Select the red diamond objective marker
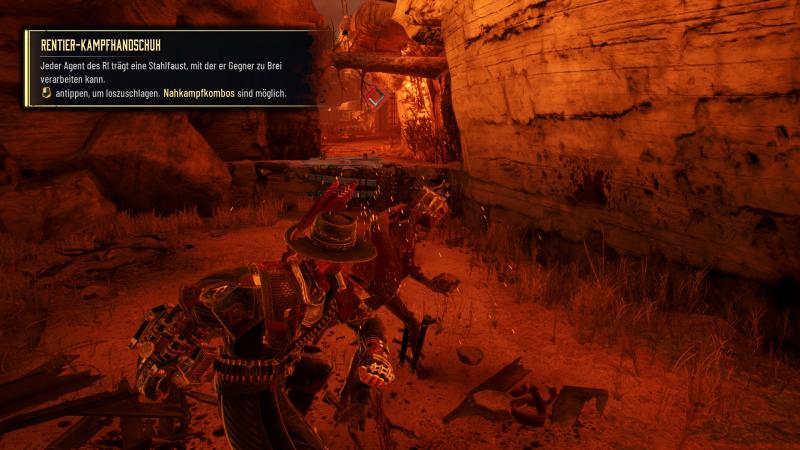Image resolution: width=800 pixels, height=450 pixels. pos(375,96)
